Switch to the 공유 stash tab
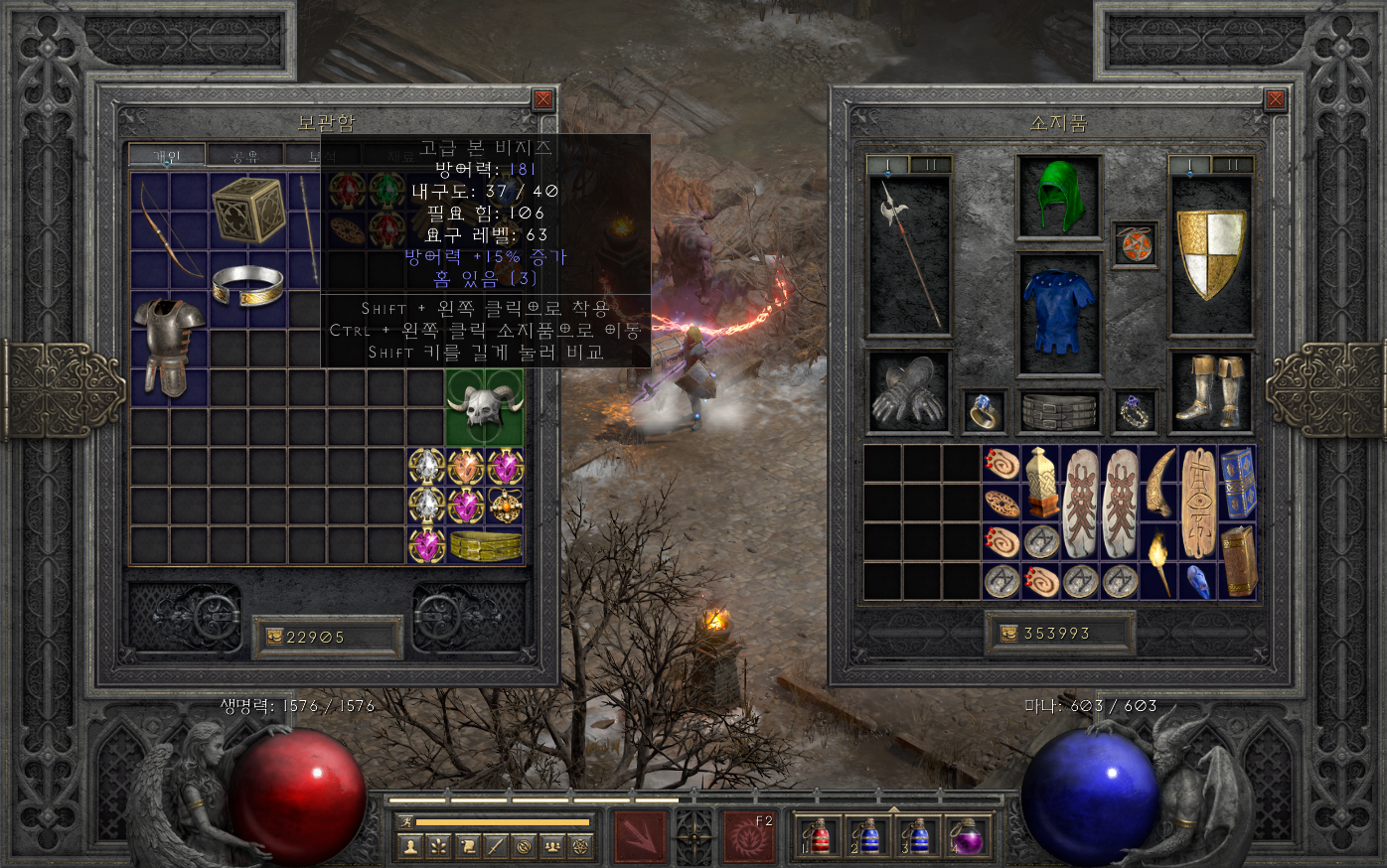The height and width of the screenshot is (868, 1387). [x=244, y=156]
